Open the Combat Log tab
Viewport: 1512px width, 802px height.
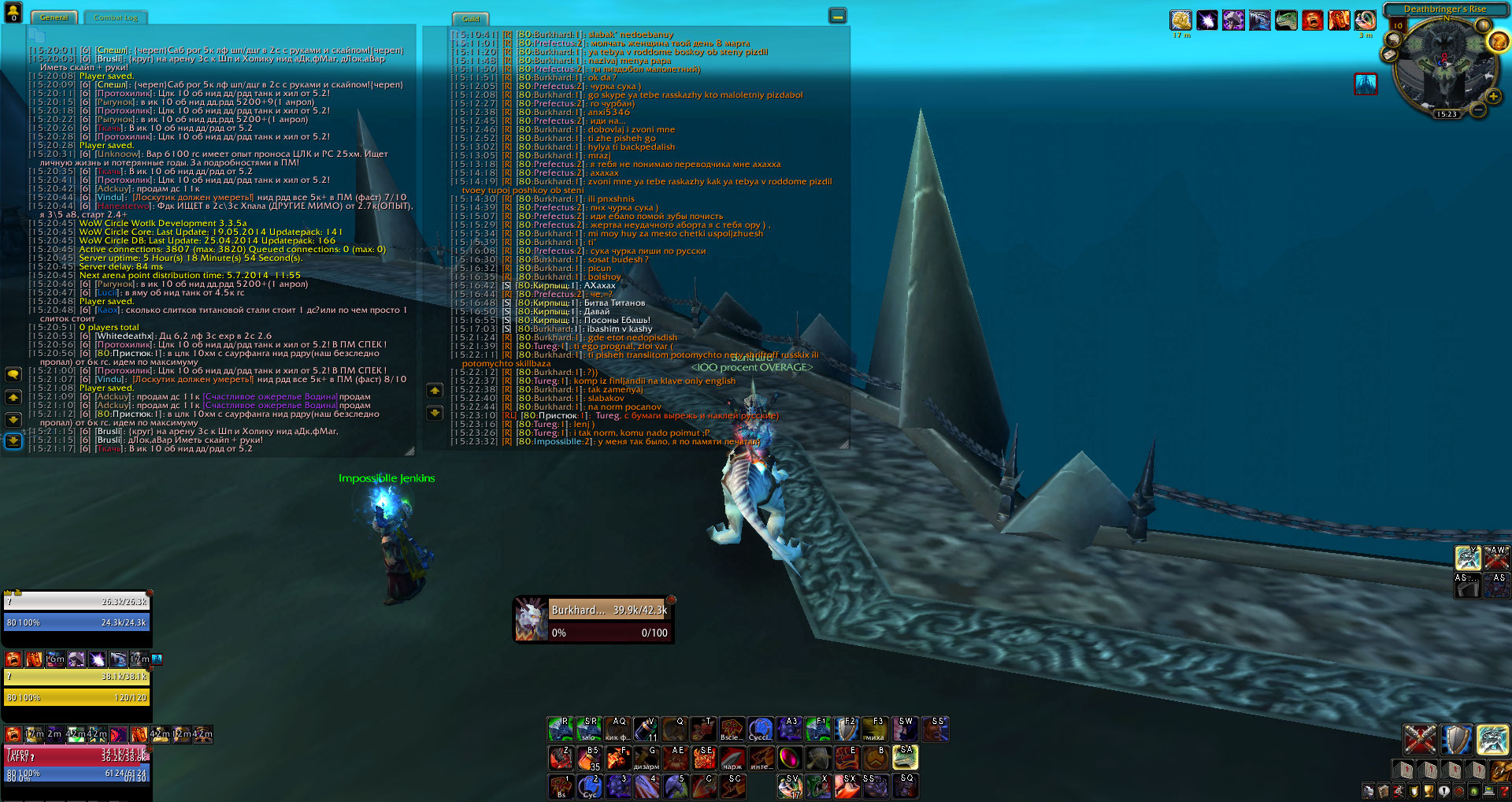pos(115,17)
